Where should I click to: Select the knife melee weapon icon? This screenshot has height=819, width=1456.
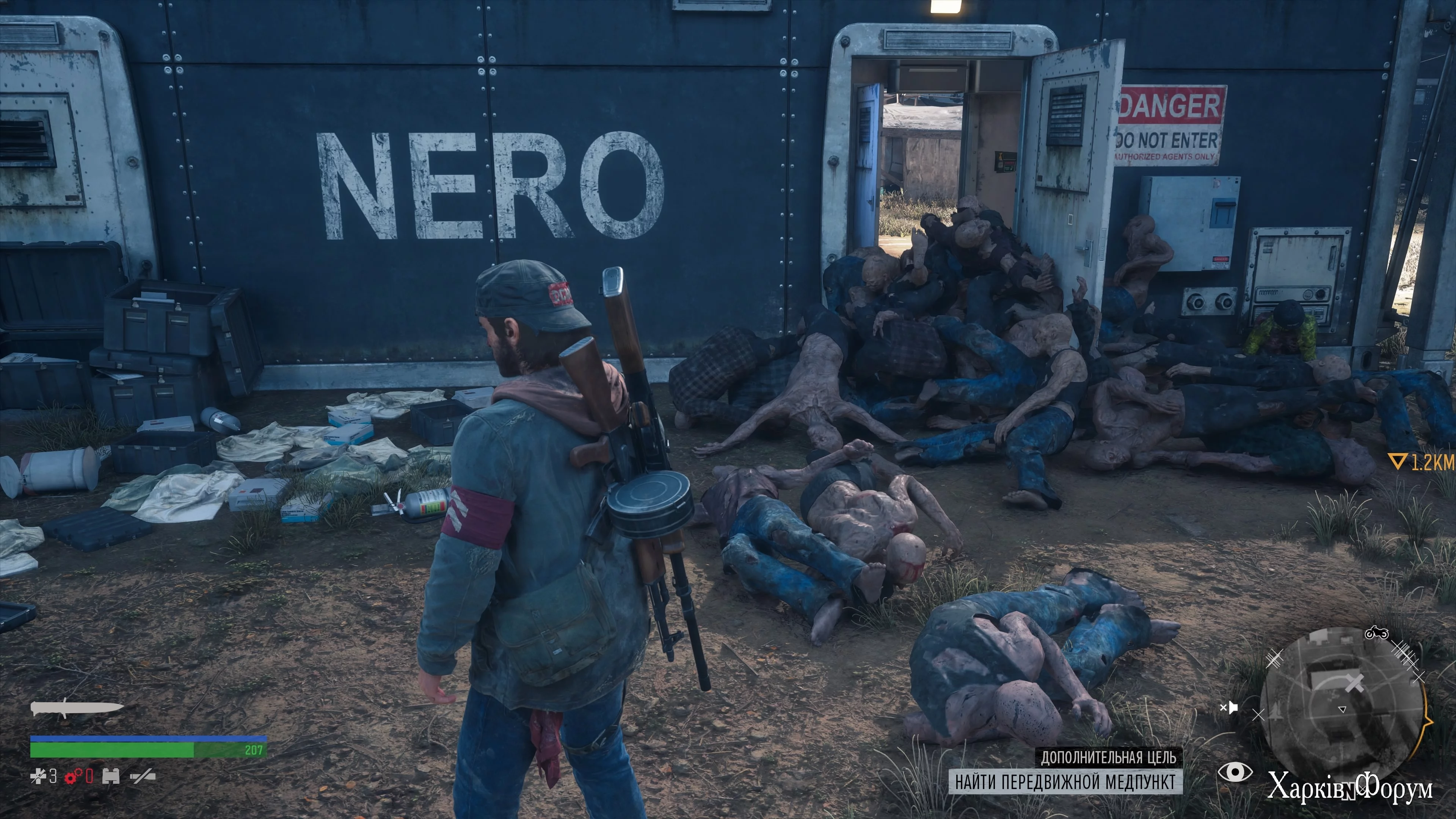point(77,708)
